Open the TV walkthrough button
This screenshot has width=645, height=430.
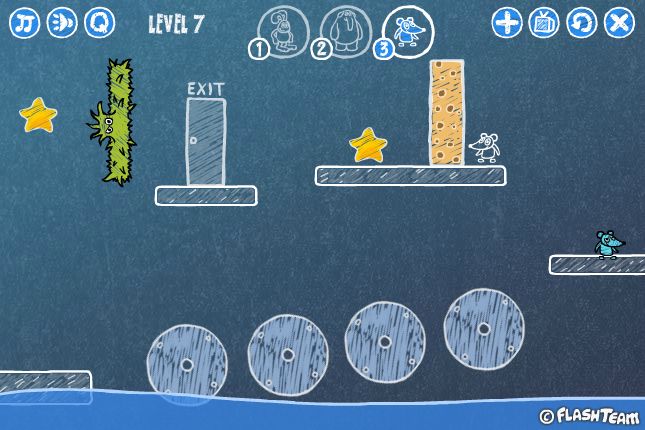click(545, 22)
